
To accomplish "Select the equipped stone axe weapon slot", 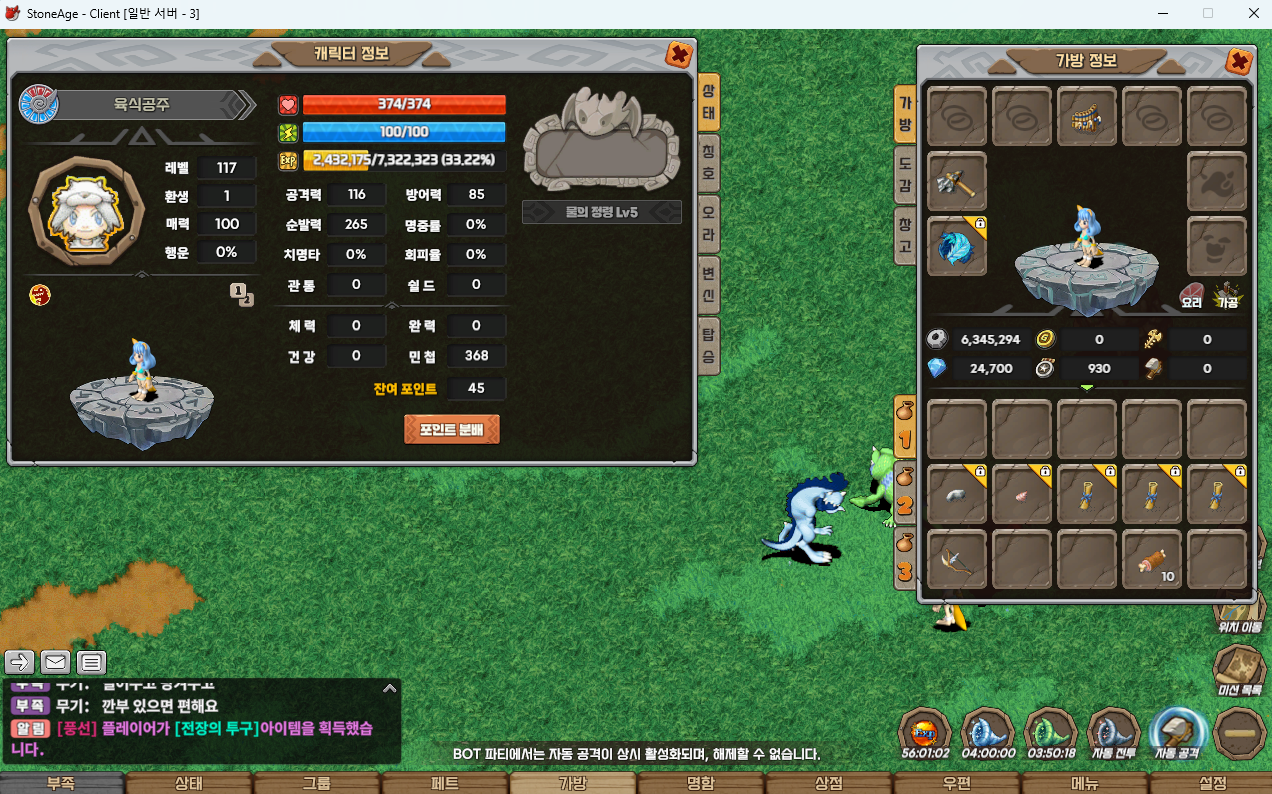I will 957,182.
